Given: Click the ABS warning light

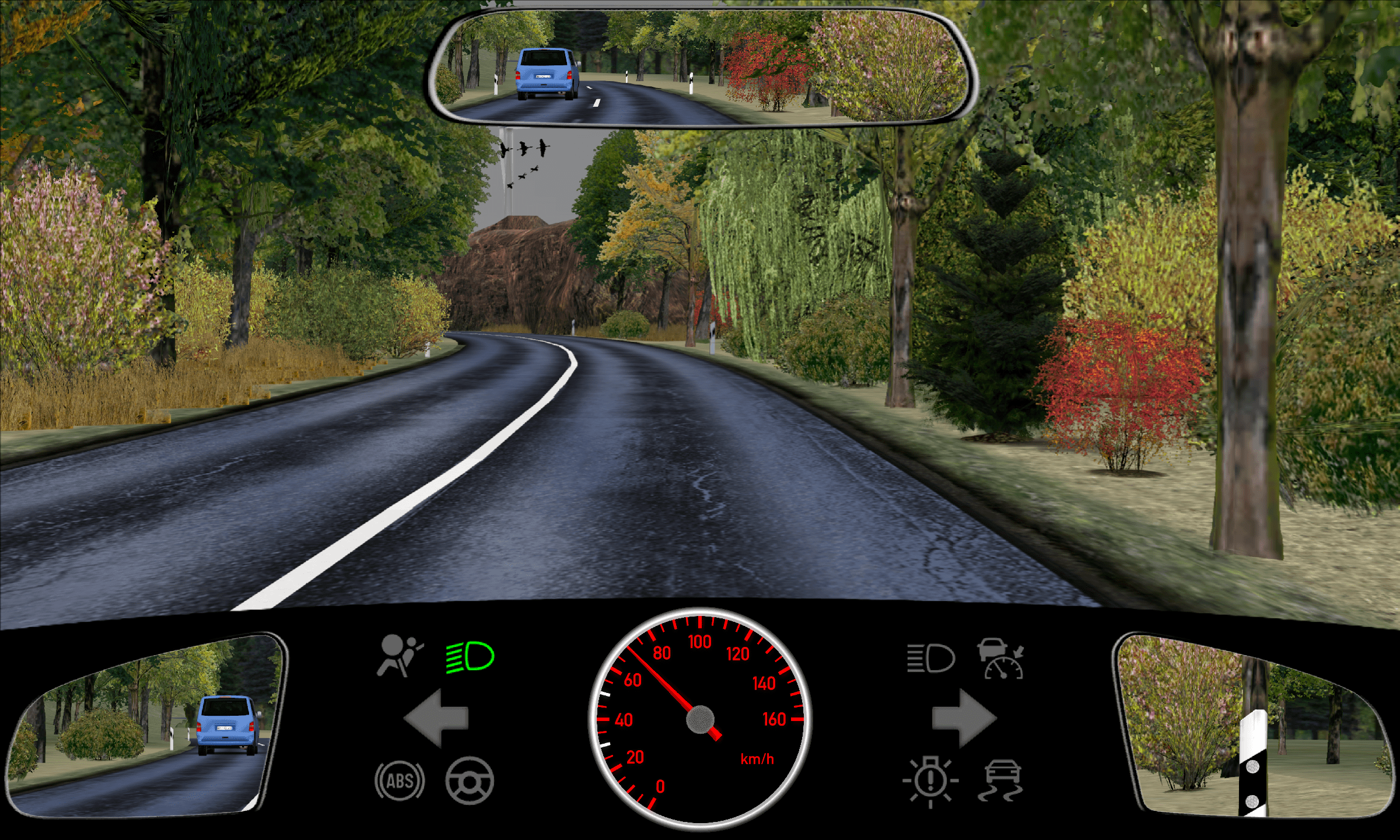Looking at the screenshot, I should [400, 781].
